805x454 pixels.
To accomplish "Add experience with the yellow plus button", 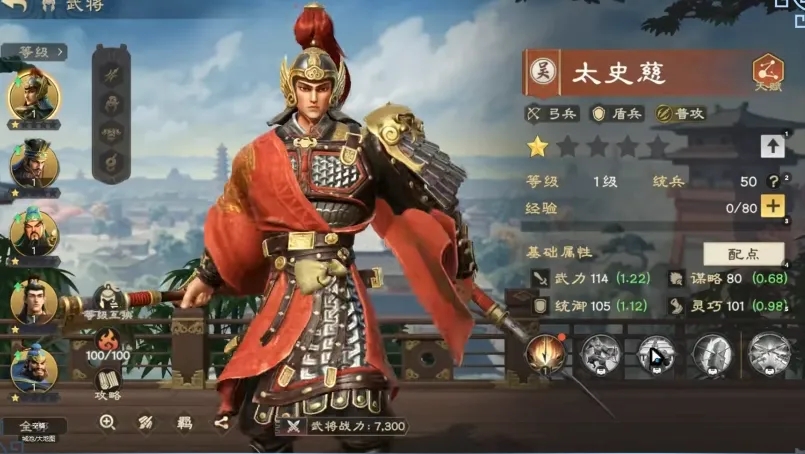I will coord(772,207).
